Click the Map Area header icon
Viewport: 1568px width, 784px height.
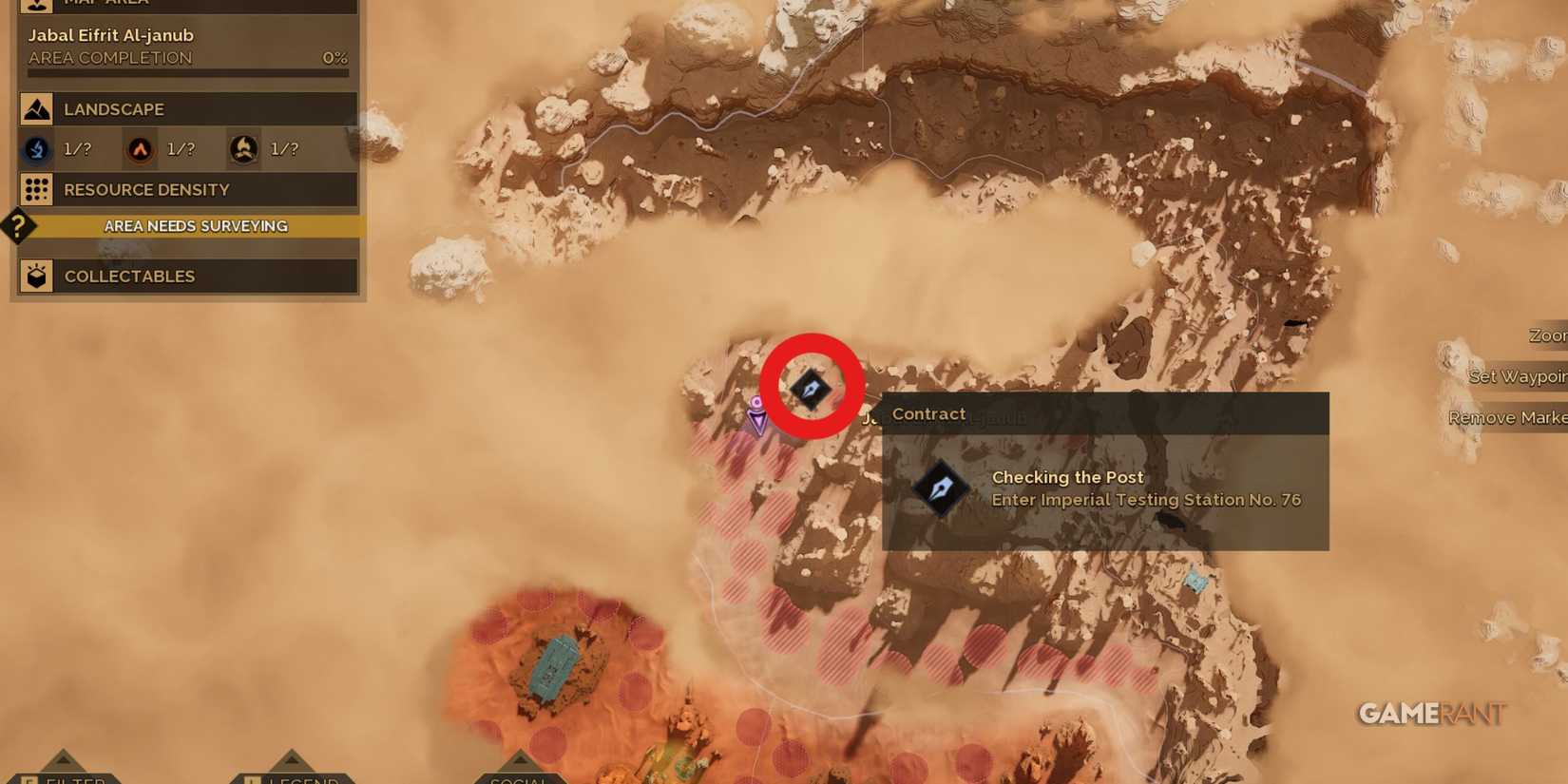36,5
